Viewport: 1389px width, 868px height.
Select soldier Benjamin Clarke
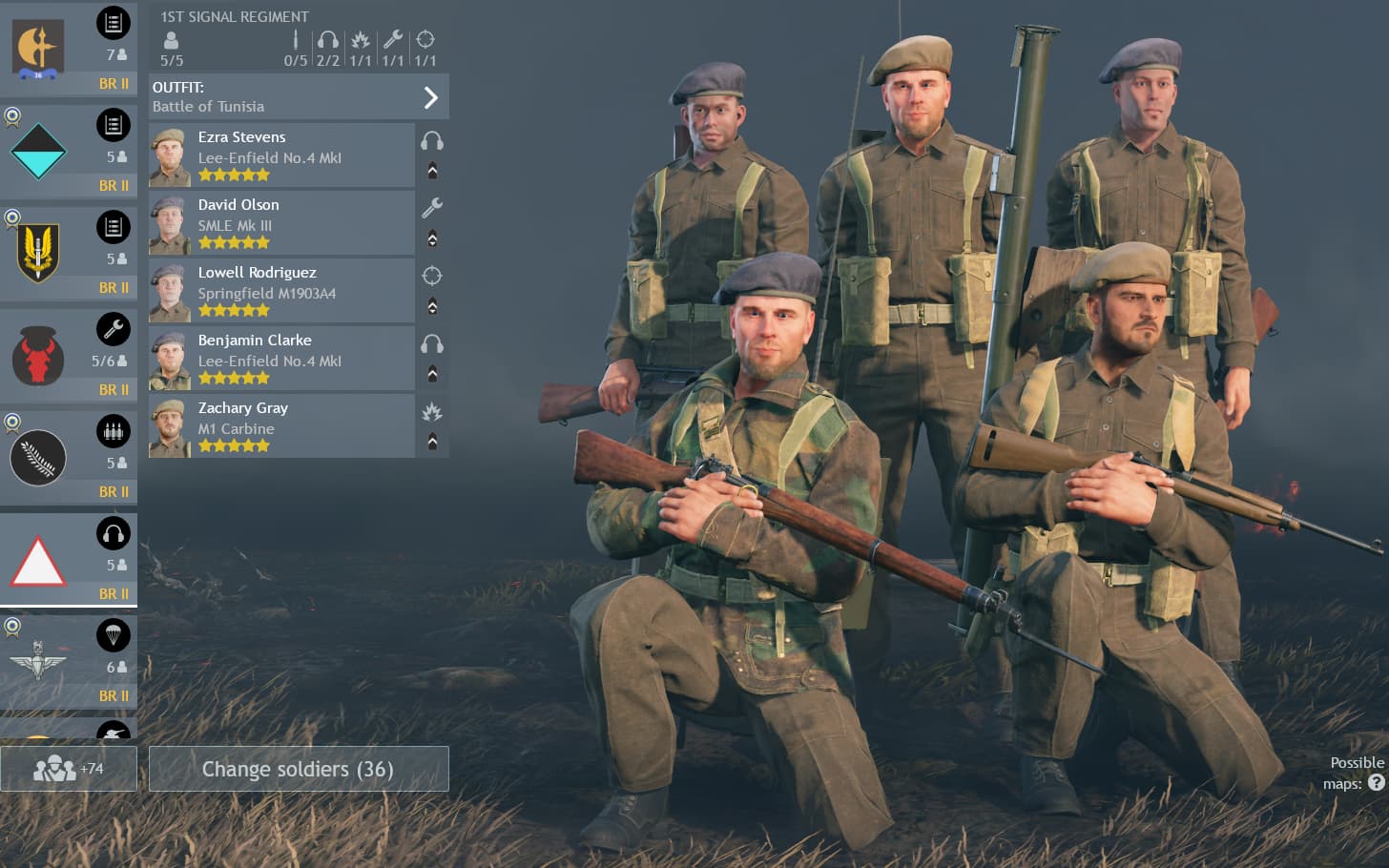[x=281, y=358]
